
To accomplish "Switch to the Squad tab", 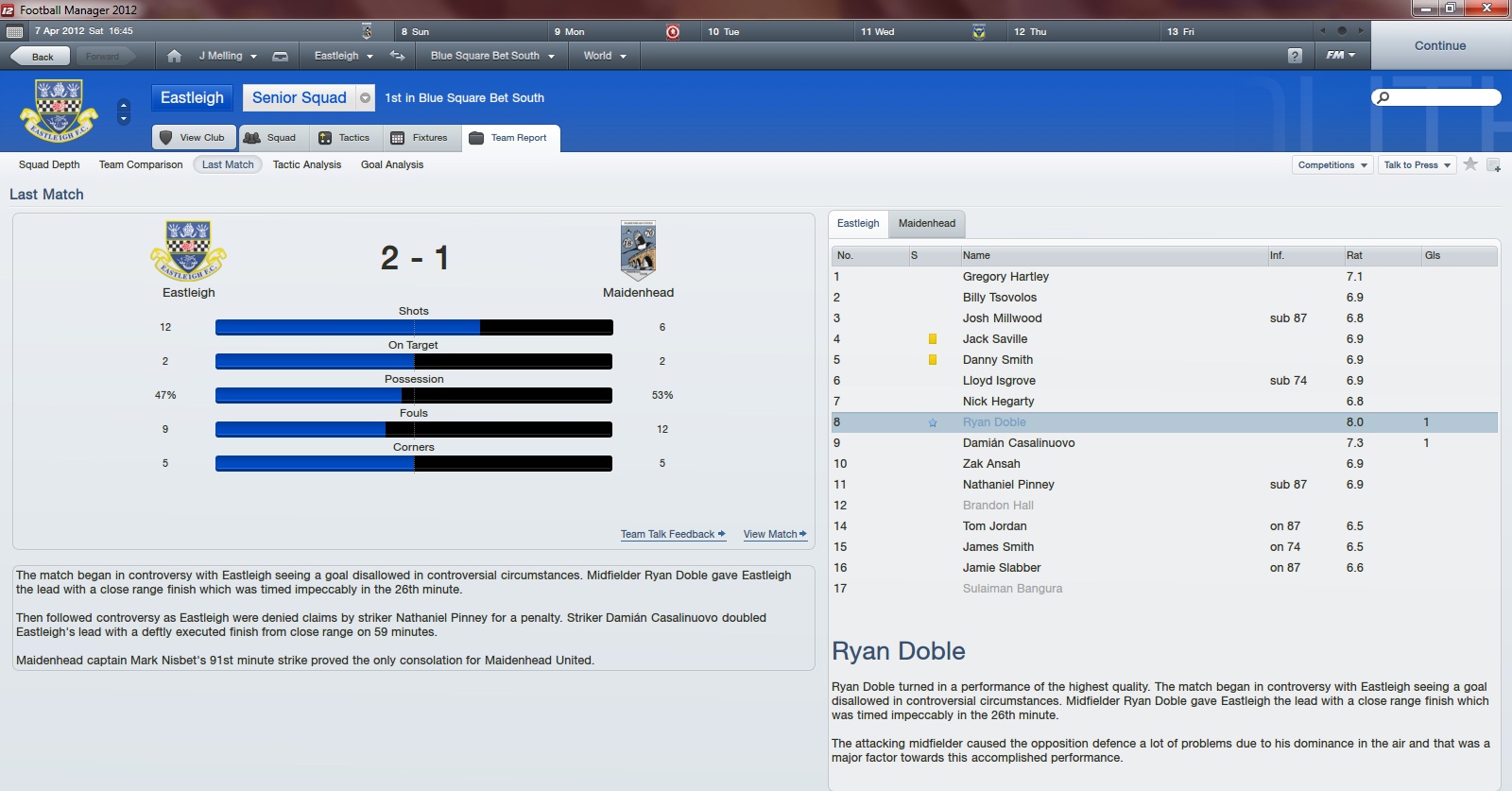I will (x=270, y=138).
